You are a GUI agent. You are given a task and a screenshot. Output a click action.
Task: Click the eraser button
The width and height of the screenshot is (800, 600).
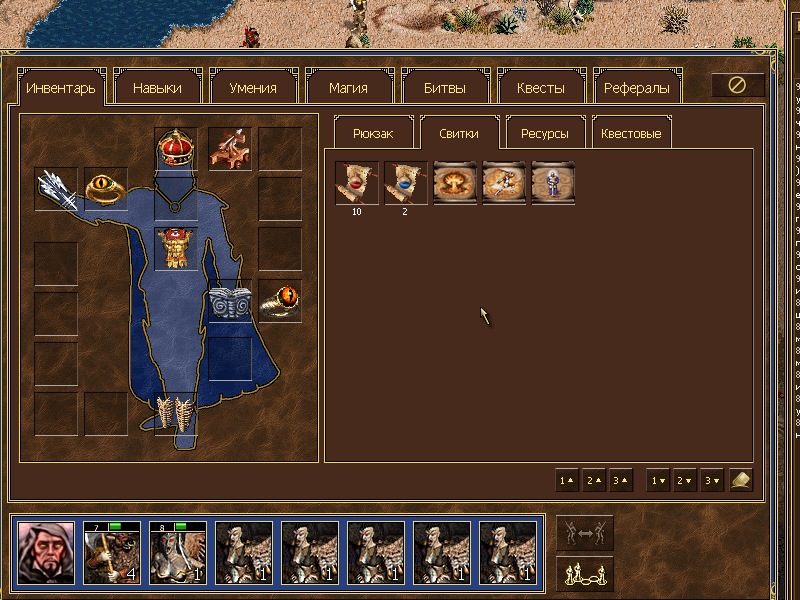coord(740,480)
